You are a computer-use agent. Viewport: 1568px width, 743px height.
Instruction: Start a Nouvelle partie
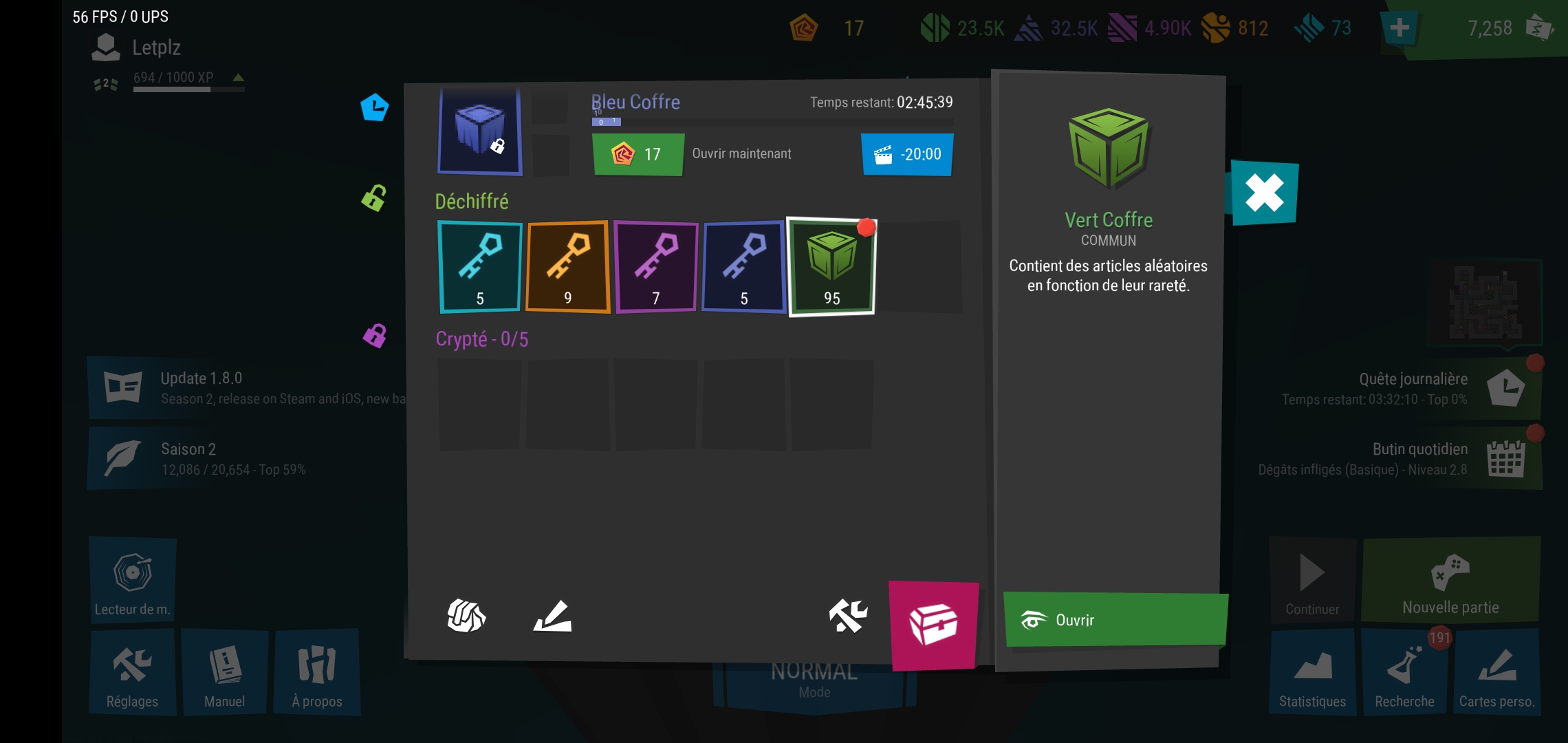(1450, 580)
